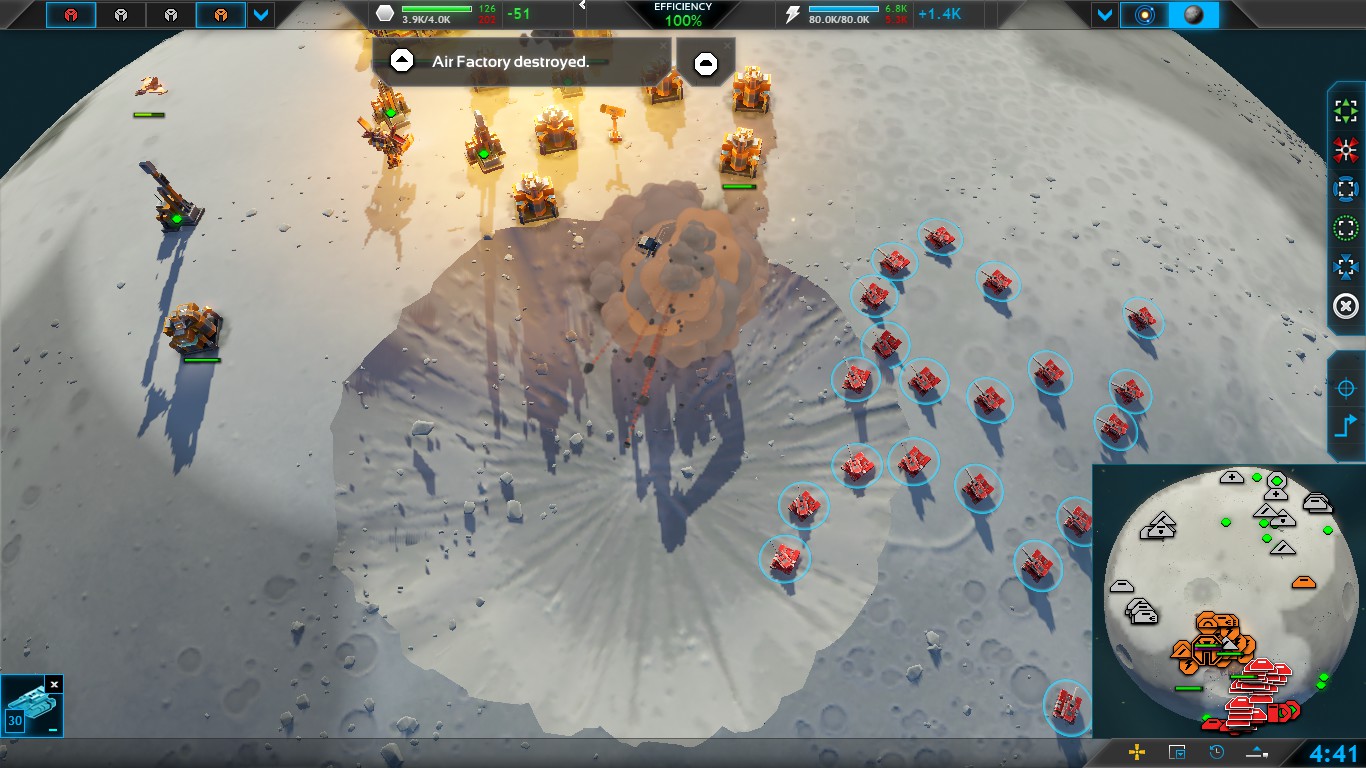
Task: Switch to the sun system view
Action: click(1144, 15)
